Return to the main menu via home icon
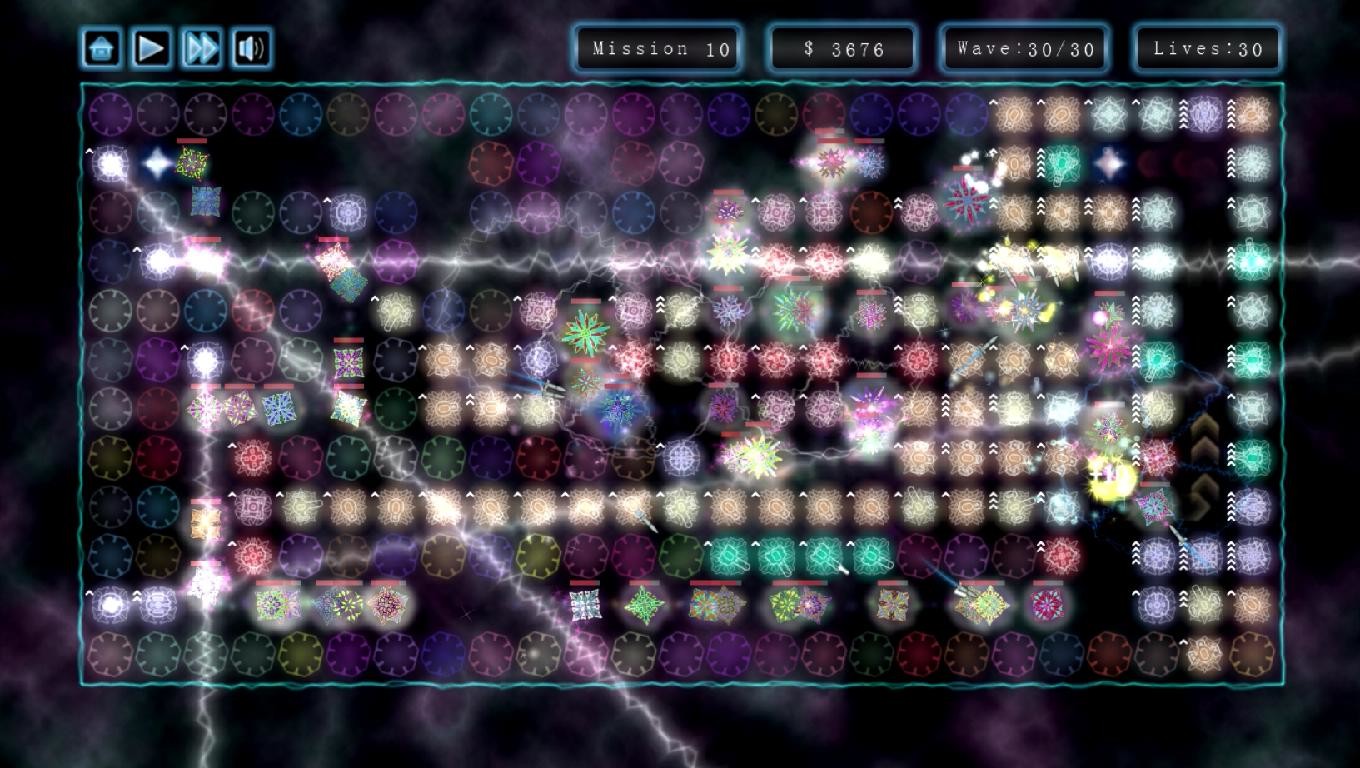 pyautogui.click(x=101, y=46)
